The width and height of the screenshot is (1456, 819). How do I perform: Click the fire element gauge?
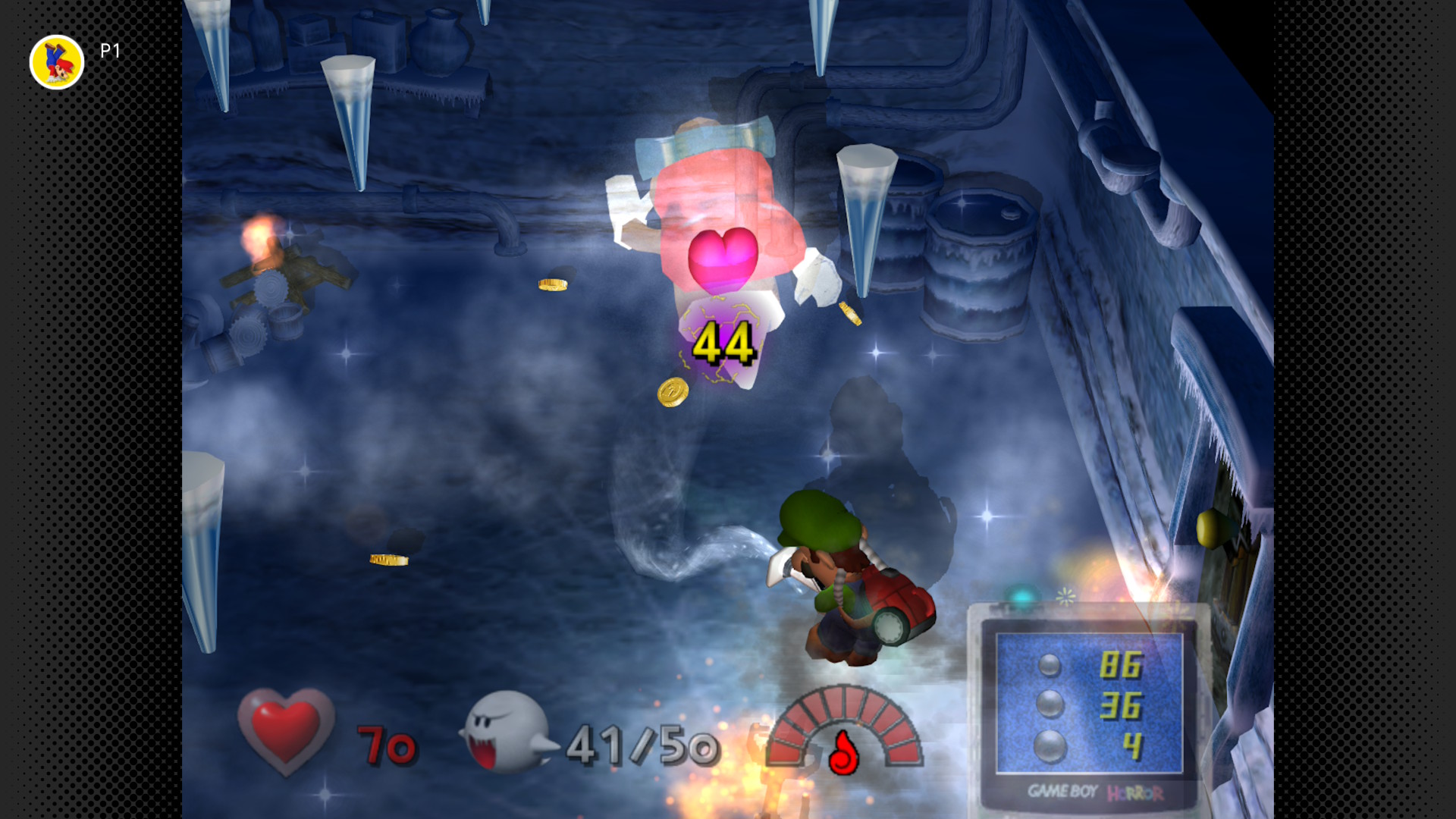844,730
